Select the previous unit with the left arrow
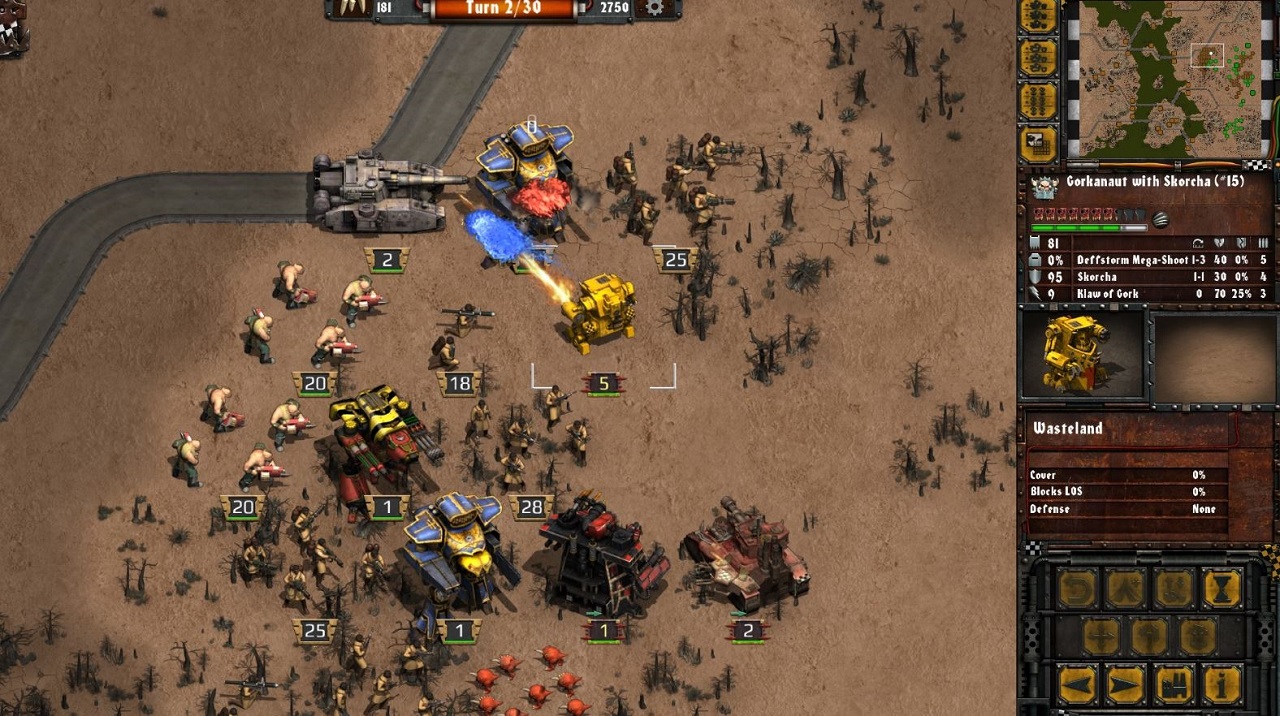This screenshot has width=1280, height=716. pos(1077,685)
